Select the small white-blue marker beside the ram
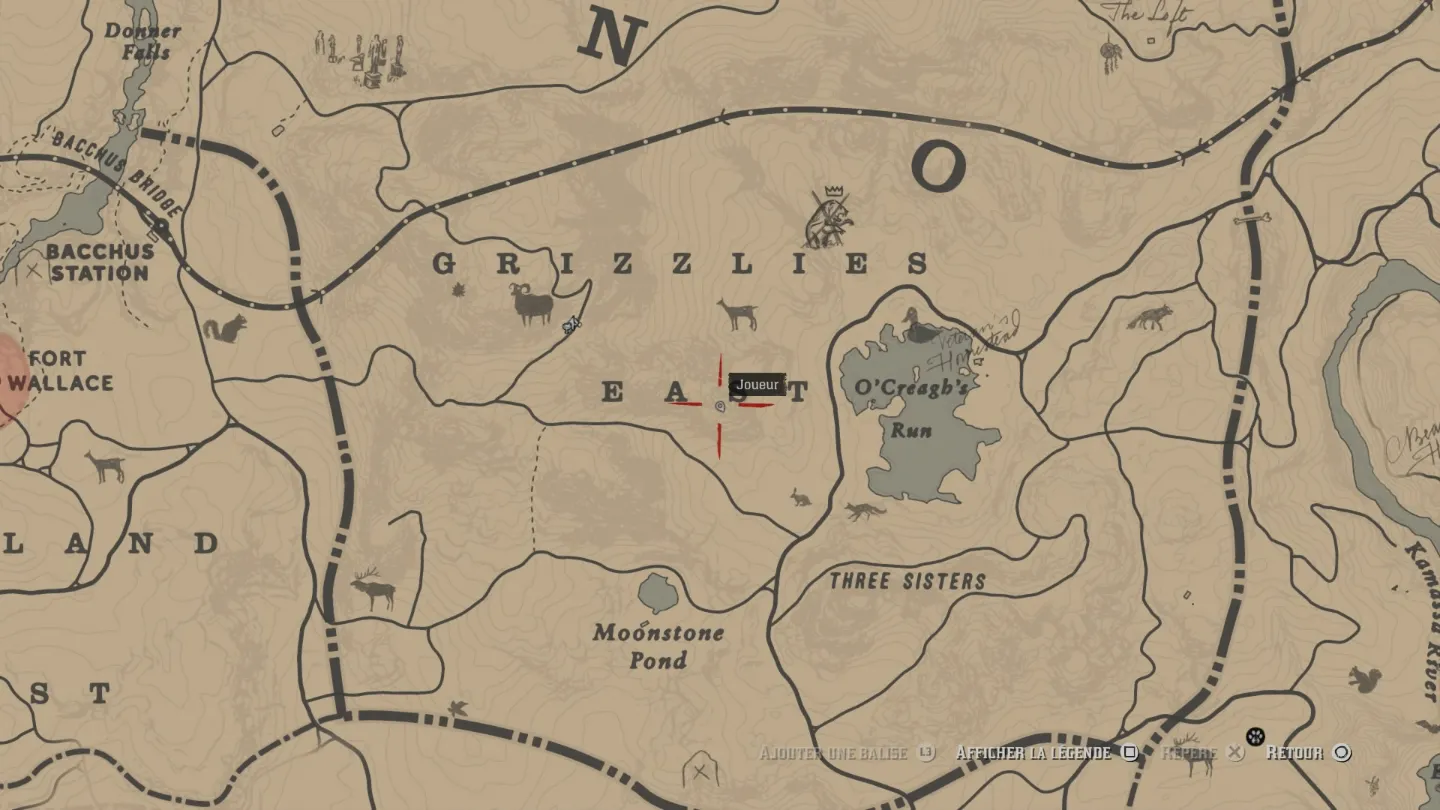1440x810 pixels. 572,324
